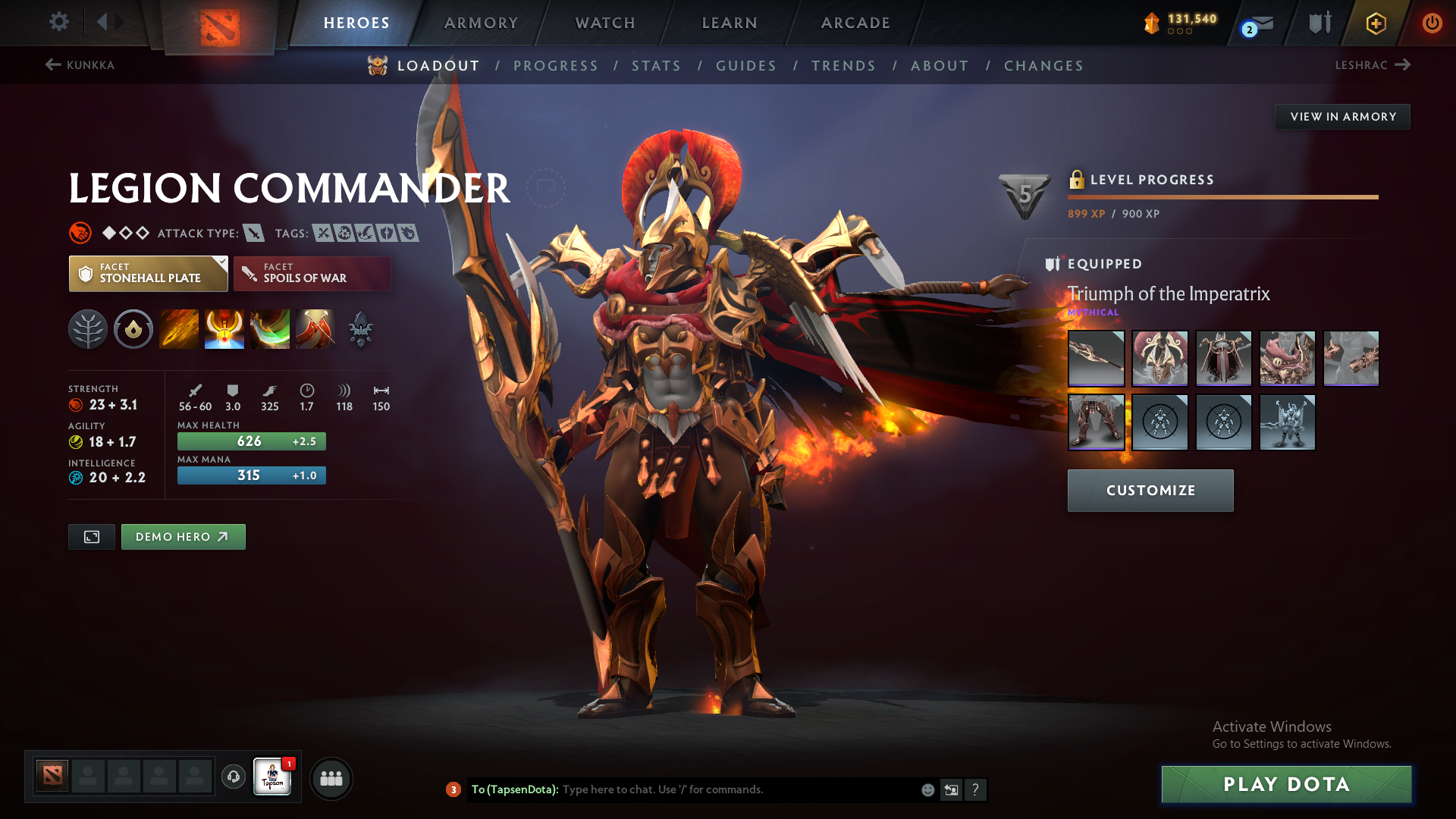Click the Press the Attack ability icon

click(x=224, y=329)
